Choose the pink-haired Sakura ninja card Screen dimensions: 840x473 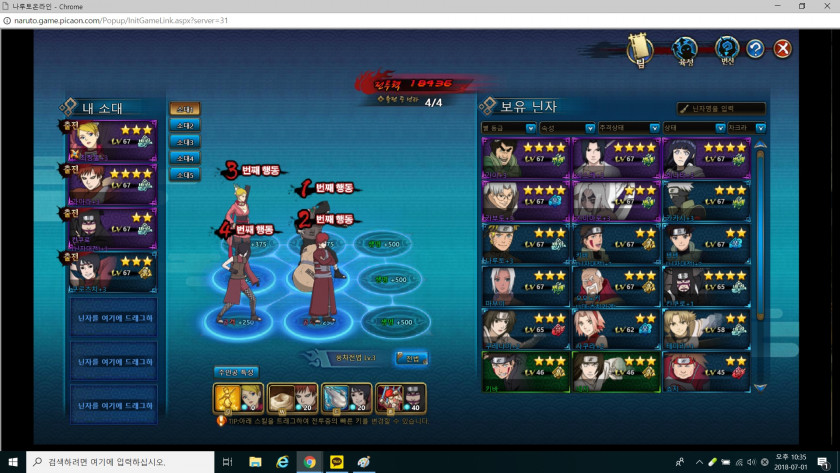tap(598, 327)
